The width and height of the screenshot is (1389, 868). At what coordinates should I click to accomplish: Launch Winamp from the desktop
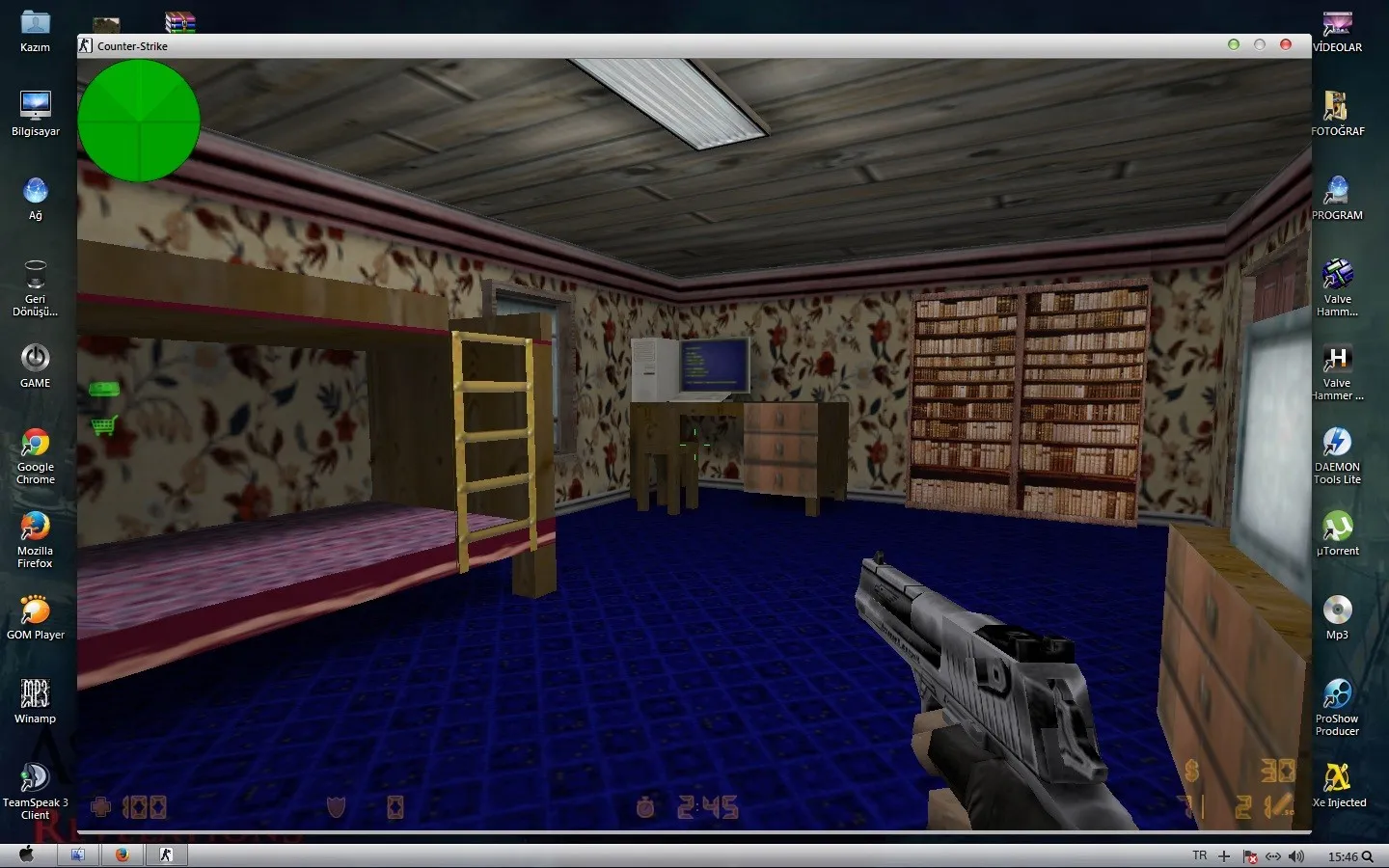[35, 692]
